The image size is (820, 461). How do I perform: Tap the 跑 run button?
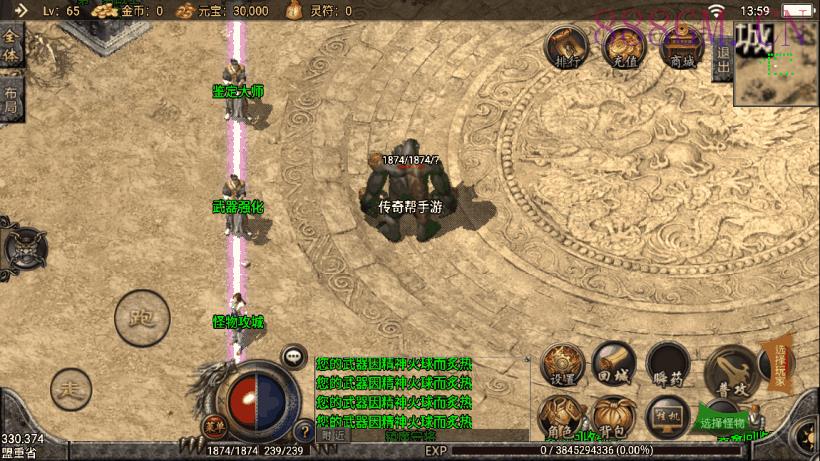click(x=141, y=320)
